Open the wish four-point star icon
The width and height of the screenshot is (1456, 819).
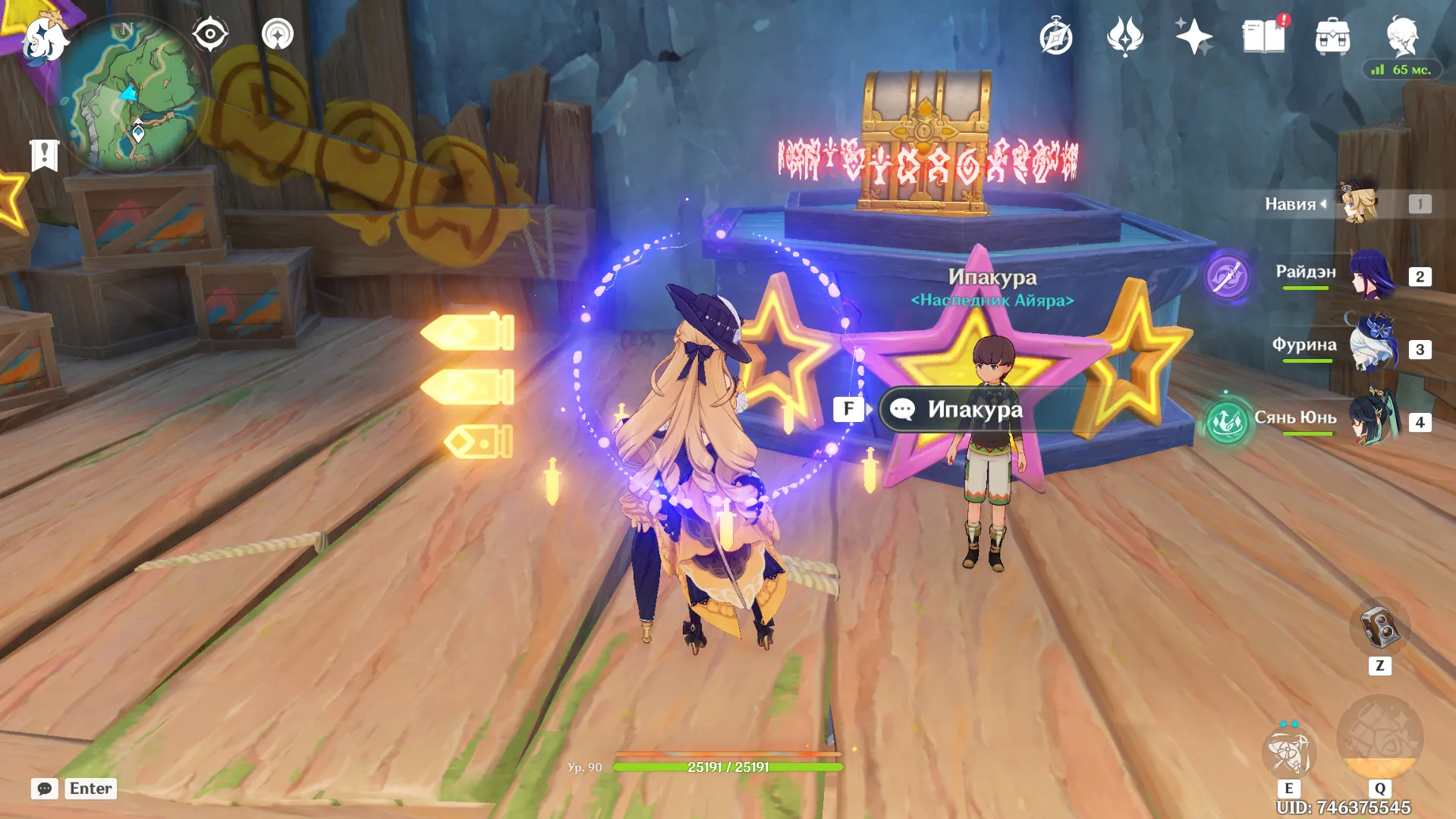1193,36
